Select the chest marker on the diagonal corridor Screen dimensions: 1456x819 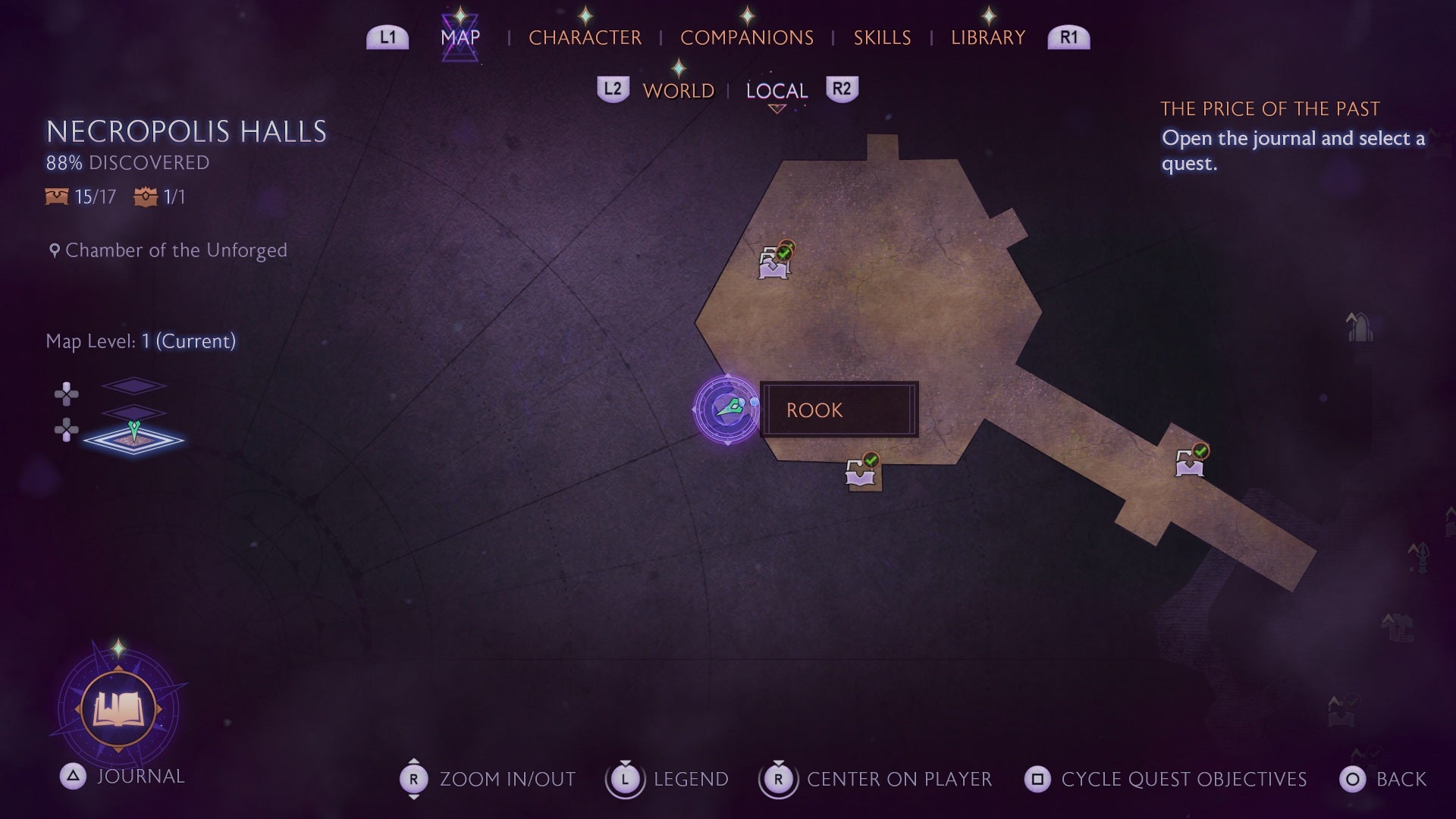pos(1190,461)
